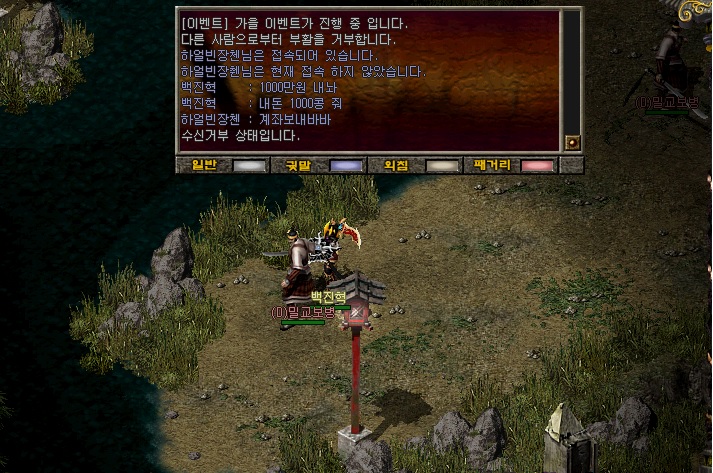Click the chat log message area

368,80
